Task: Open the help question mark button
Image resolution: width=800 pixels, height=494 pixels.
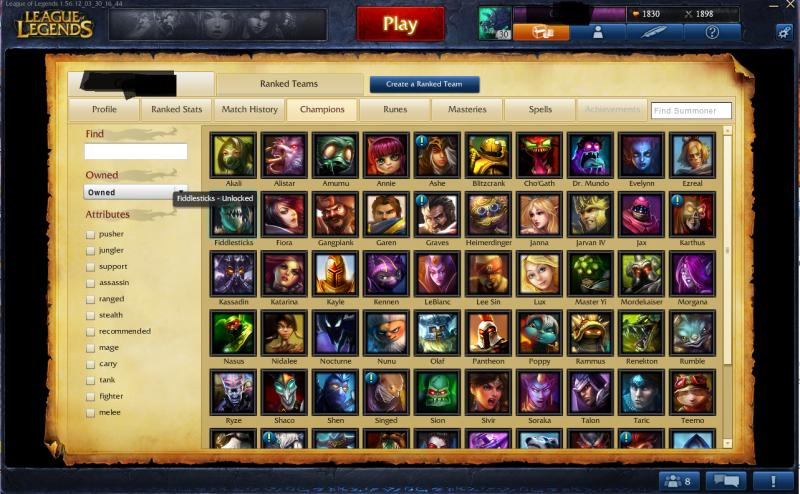Action: click(712, 32)
